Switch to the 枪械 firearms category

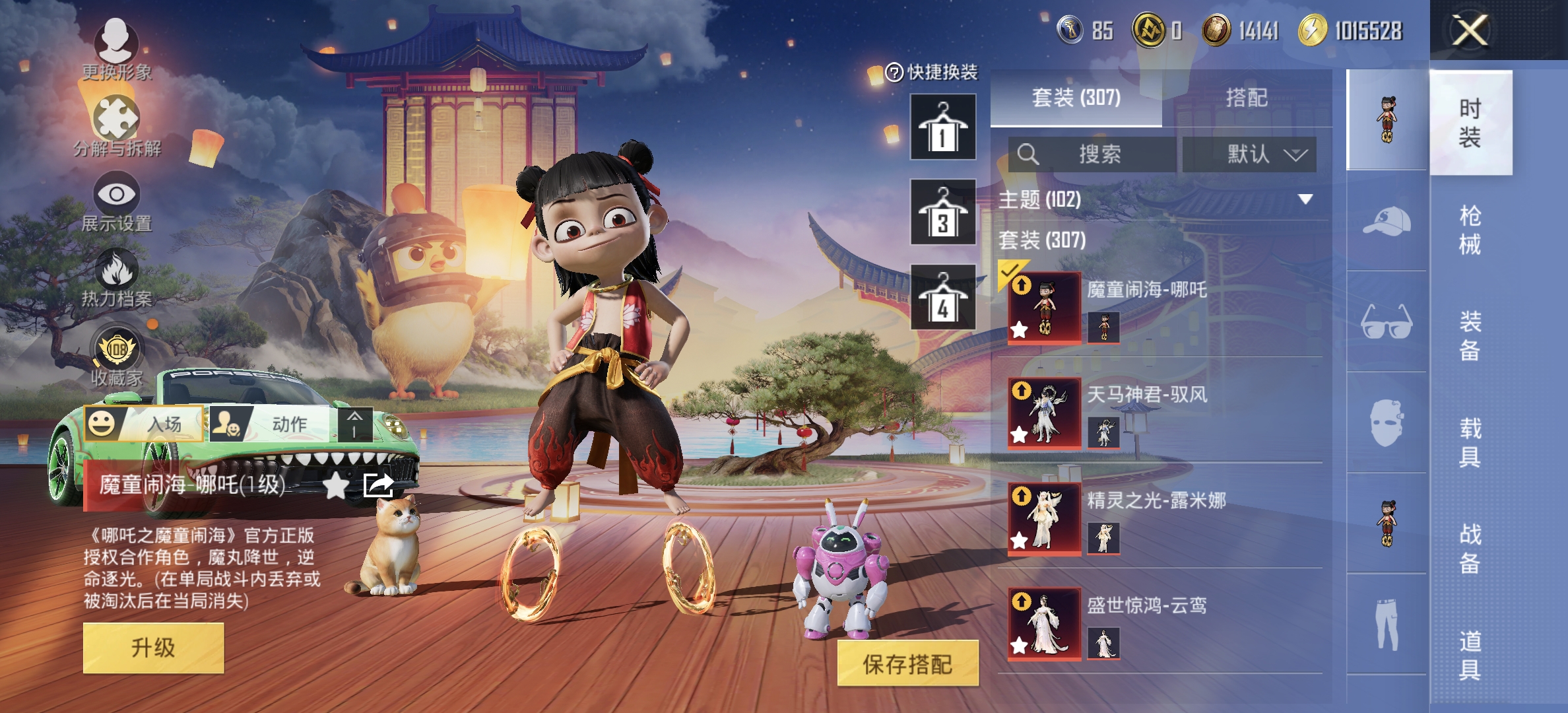[1470, 230]
